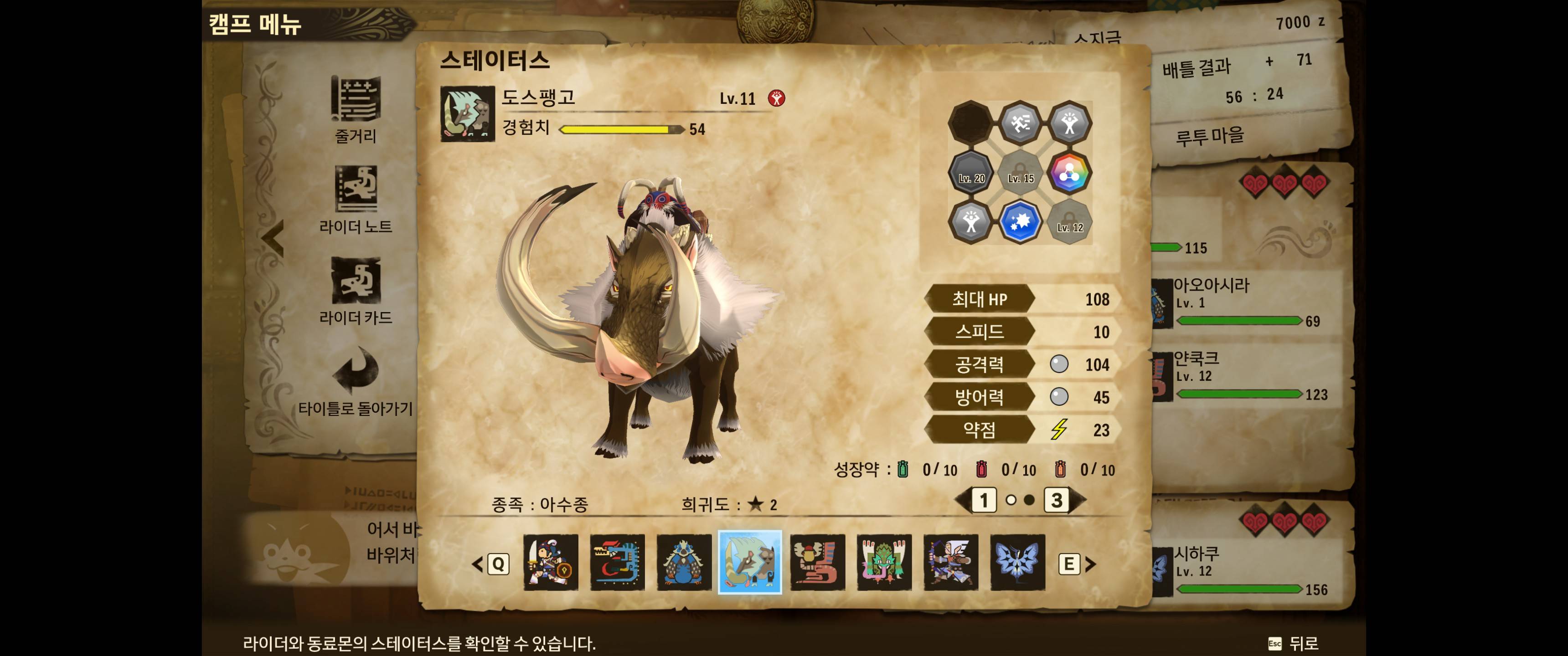Click the locked Lv. 12 gene slot
Screen dimensions: 1568x656
click(x=1069, y=221)
